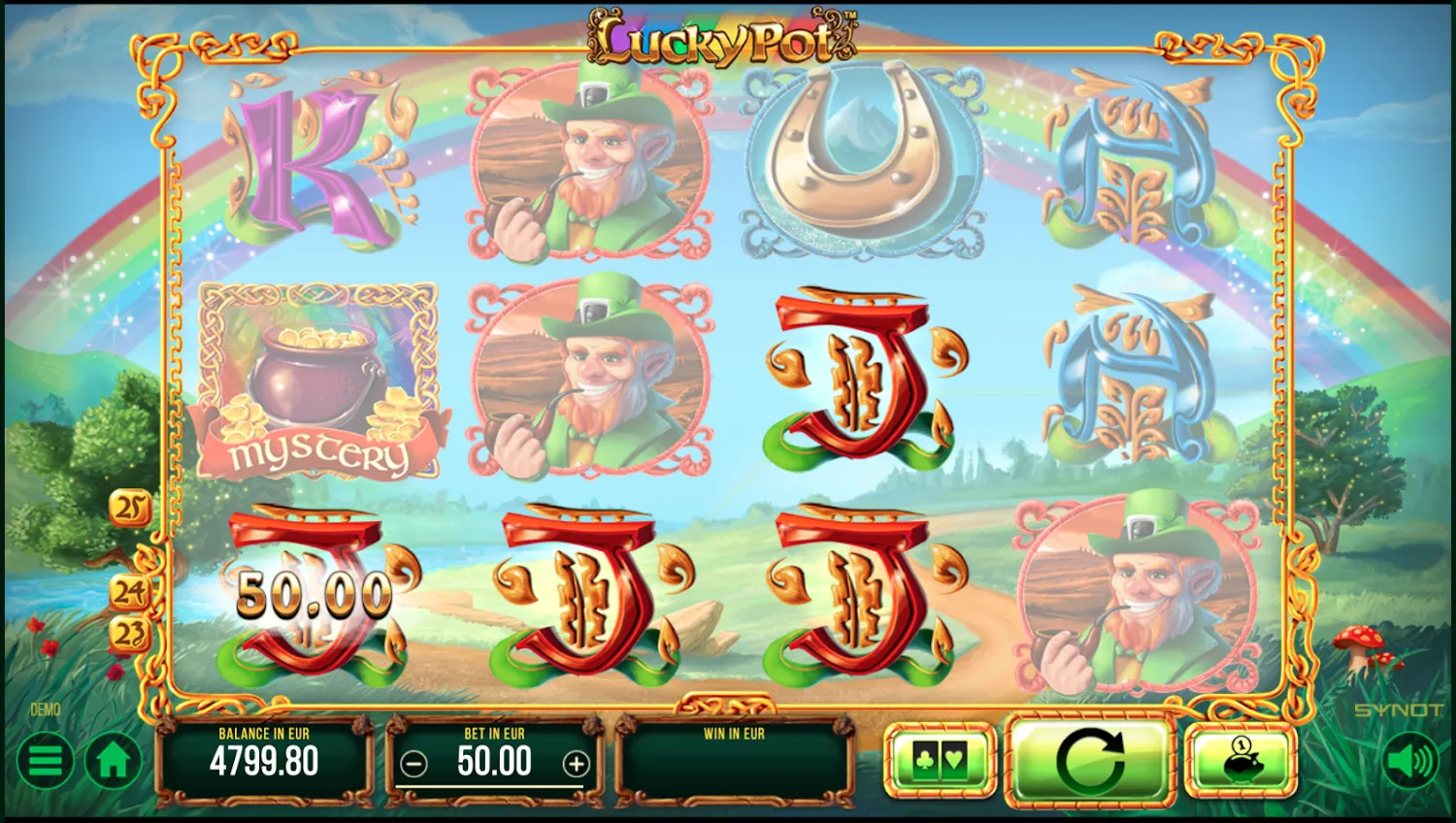Select payline marker 24
Image resolution: width=1456 pixels, height=823 pixels.
point(132,588)
